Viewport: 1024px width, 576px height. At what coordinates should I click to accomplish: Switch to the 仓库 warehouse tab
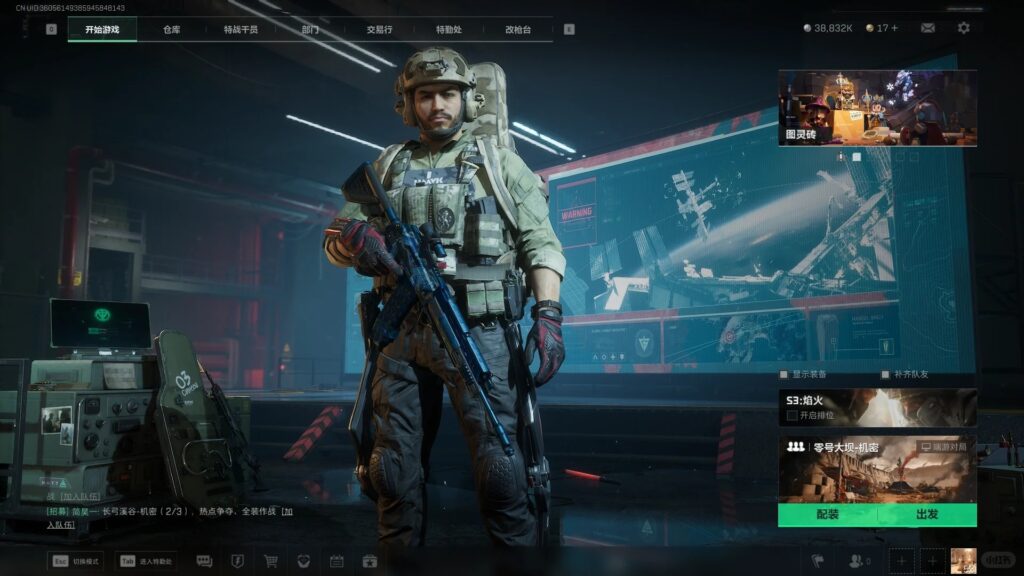(172, 29)
